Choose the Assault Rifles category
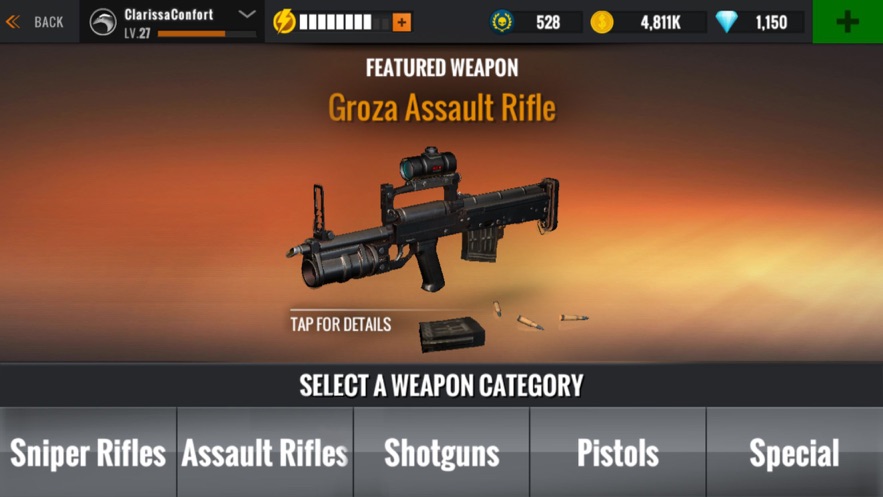 click(x=265, y=453)
